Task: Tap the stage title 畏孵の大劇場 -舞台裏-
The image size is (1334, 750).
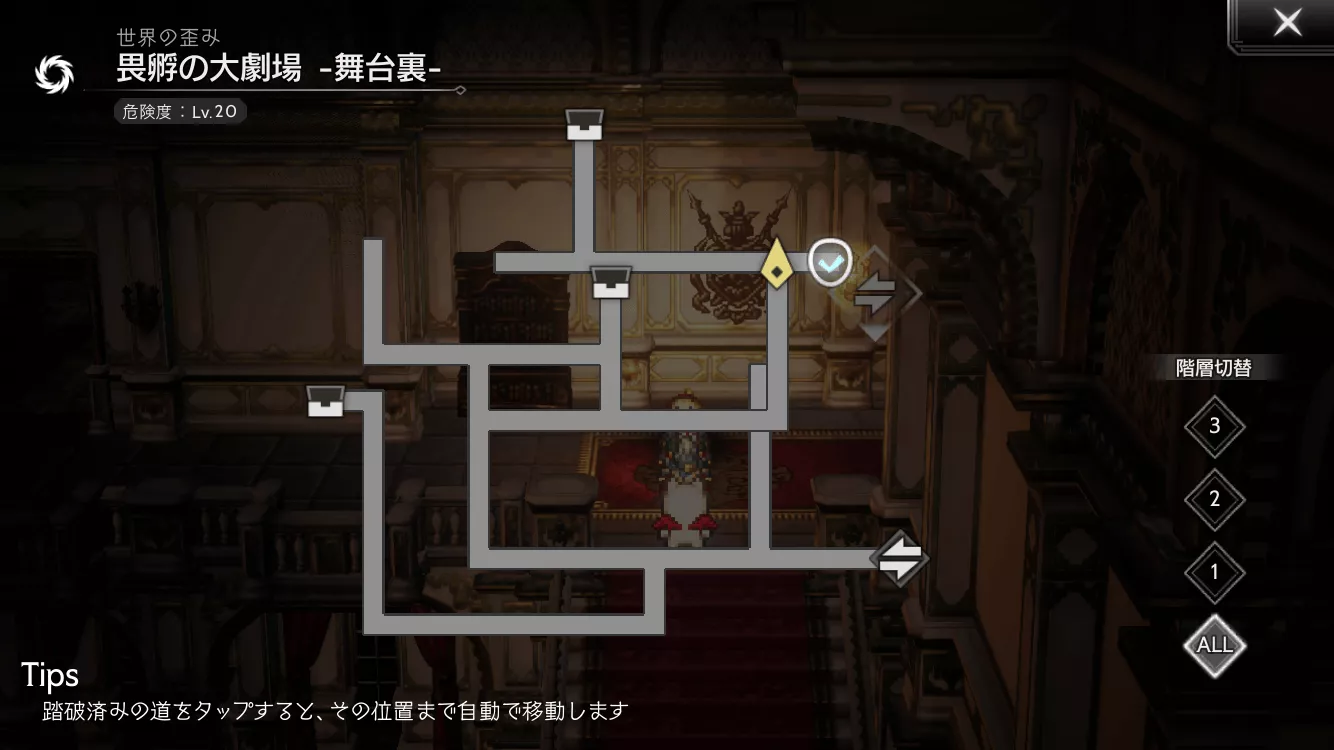Action: [280, 71]
